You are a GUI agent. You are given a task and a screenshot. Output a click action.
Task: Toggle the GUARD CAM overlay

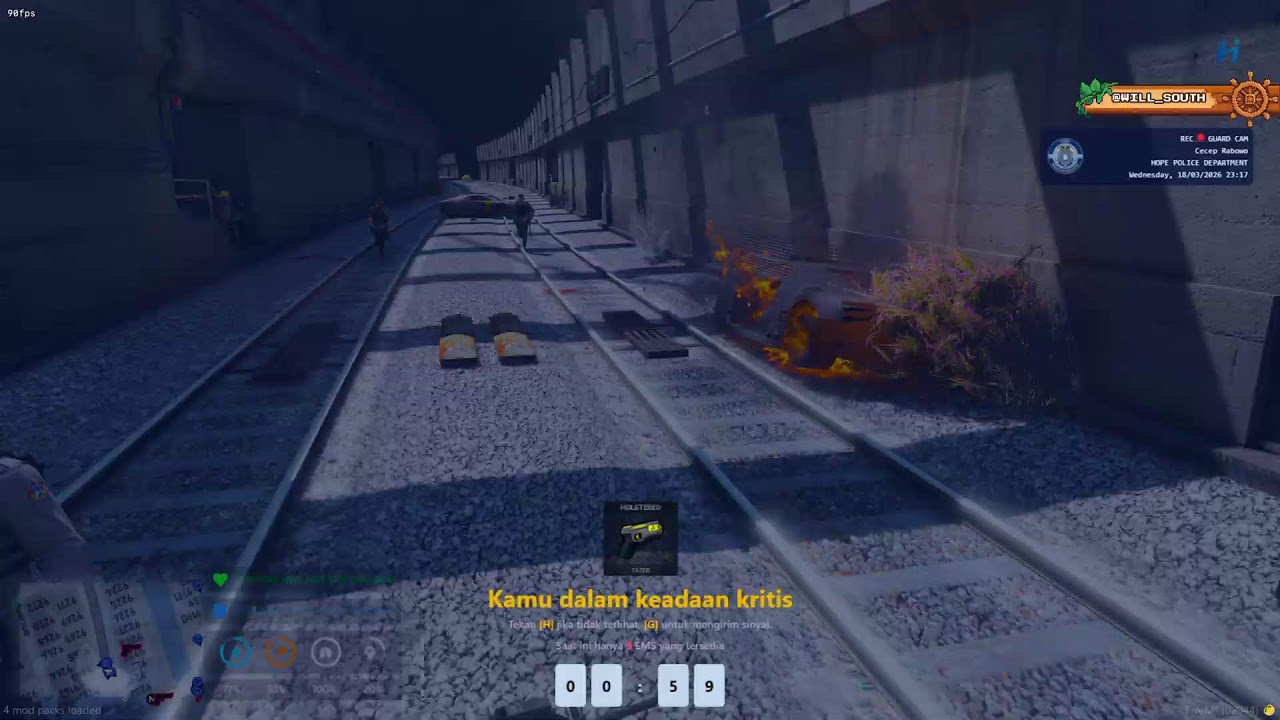(1228, 138)
